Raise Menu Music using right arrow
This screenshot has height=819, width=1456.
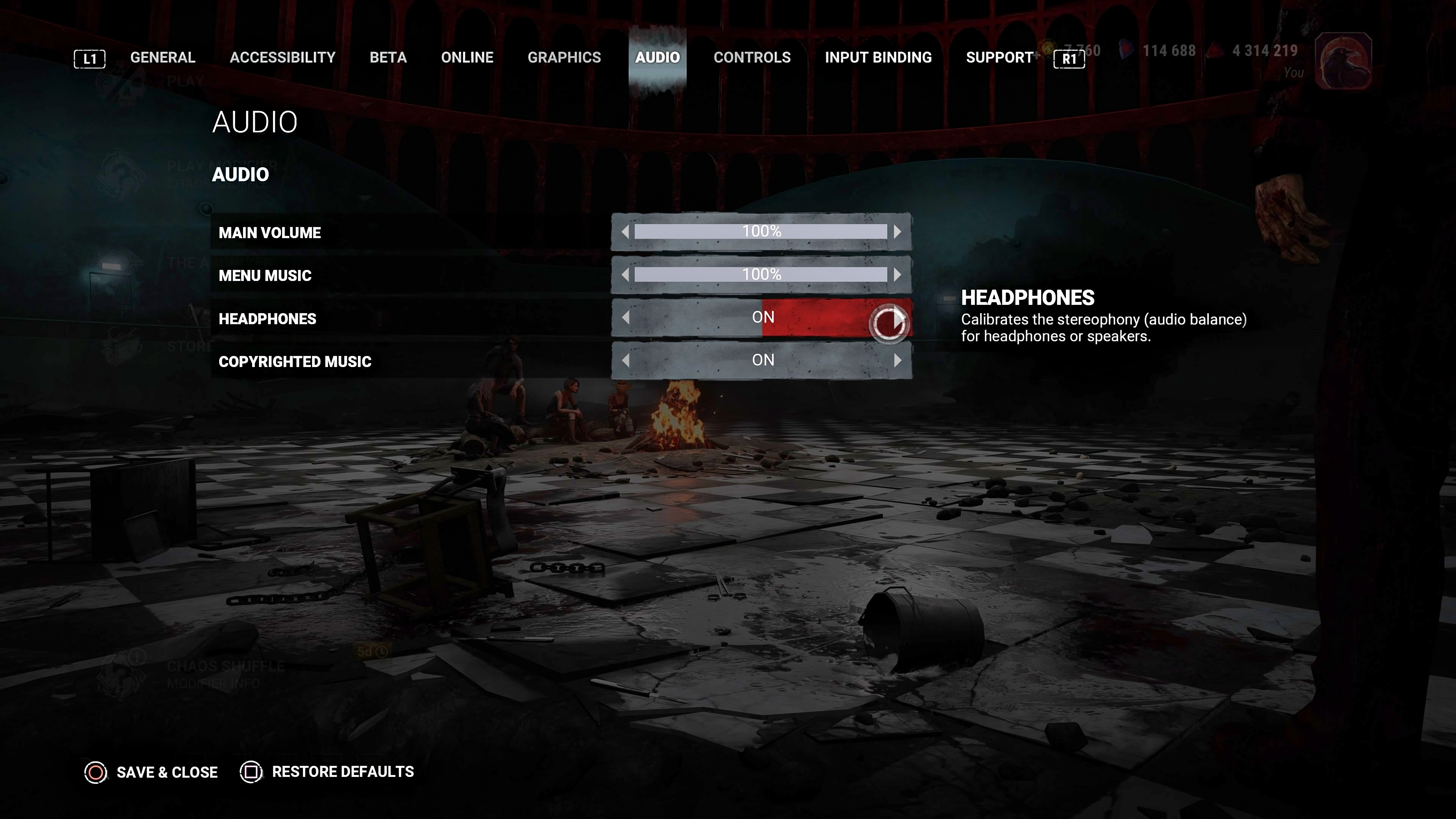(897, 275)
